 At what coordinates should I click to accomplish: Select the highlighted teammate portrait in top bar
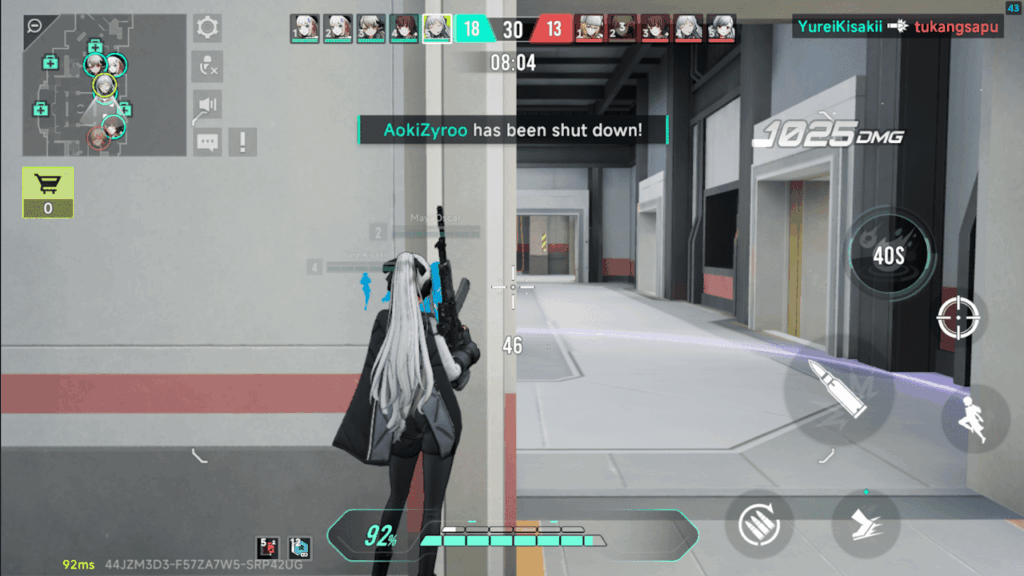[x=437, y=28]
